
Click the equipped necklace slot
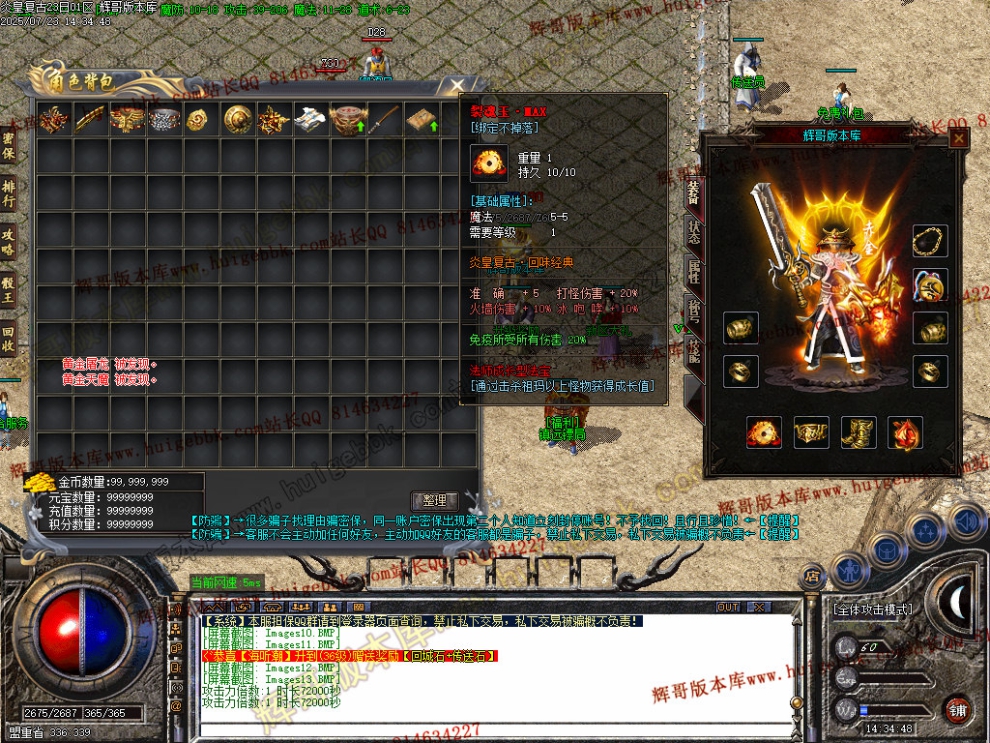[x=930, y=241]
